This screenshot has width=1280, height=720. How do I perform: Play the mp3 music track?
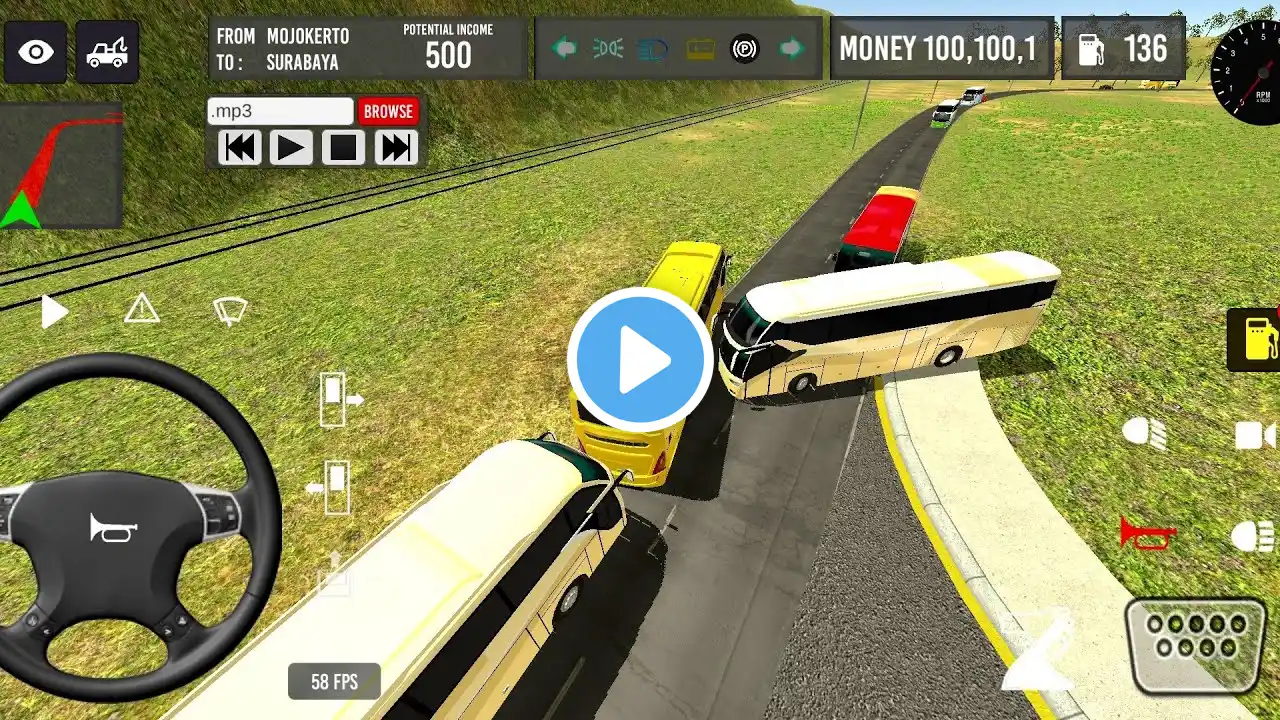pos(290,148)
